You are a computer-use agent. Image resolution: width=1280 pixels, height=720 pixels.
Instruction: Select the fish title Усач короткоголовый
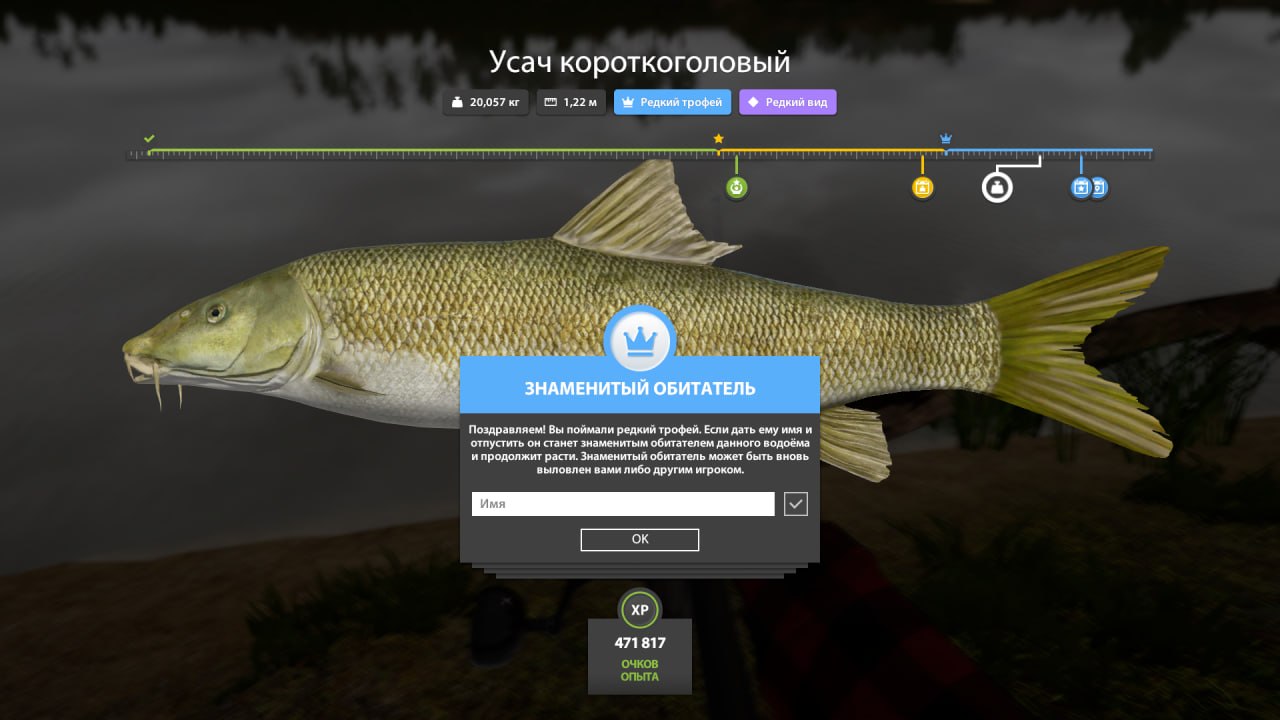639,61
